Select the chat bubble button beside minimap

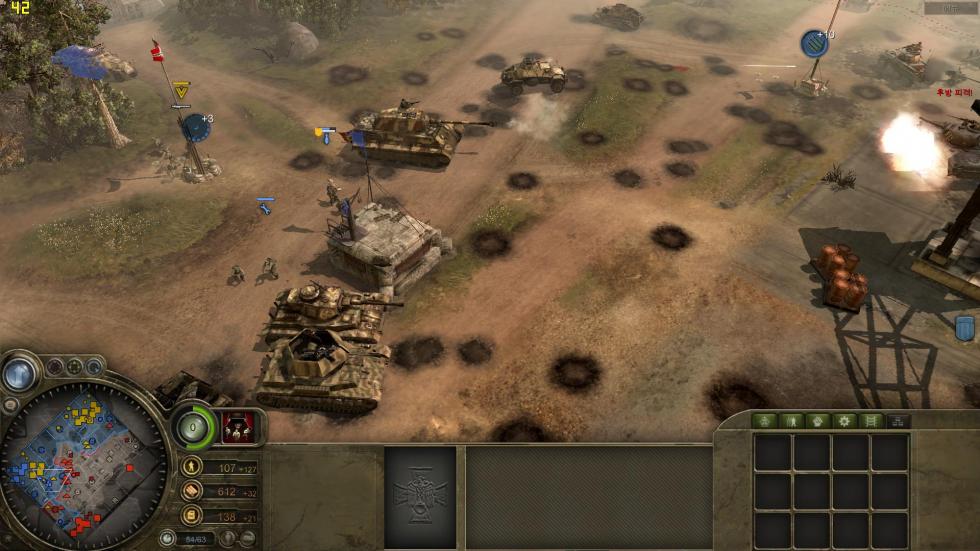[11, 405]
